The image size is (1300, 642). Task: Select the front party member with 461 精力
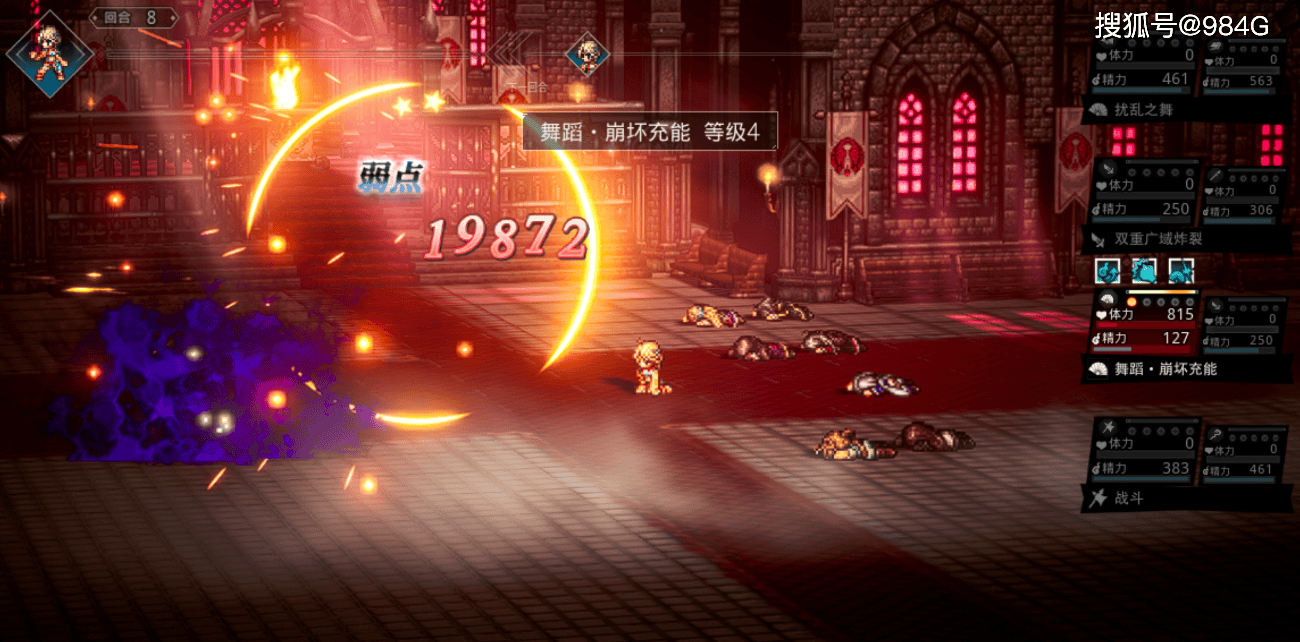click(x=1143, y=67)
